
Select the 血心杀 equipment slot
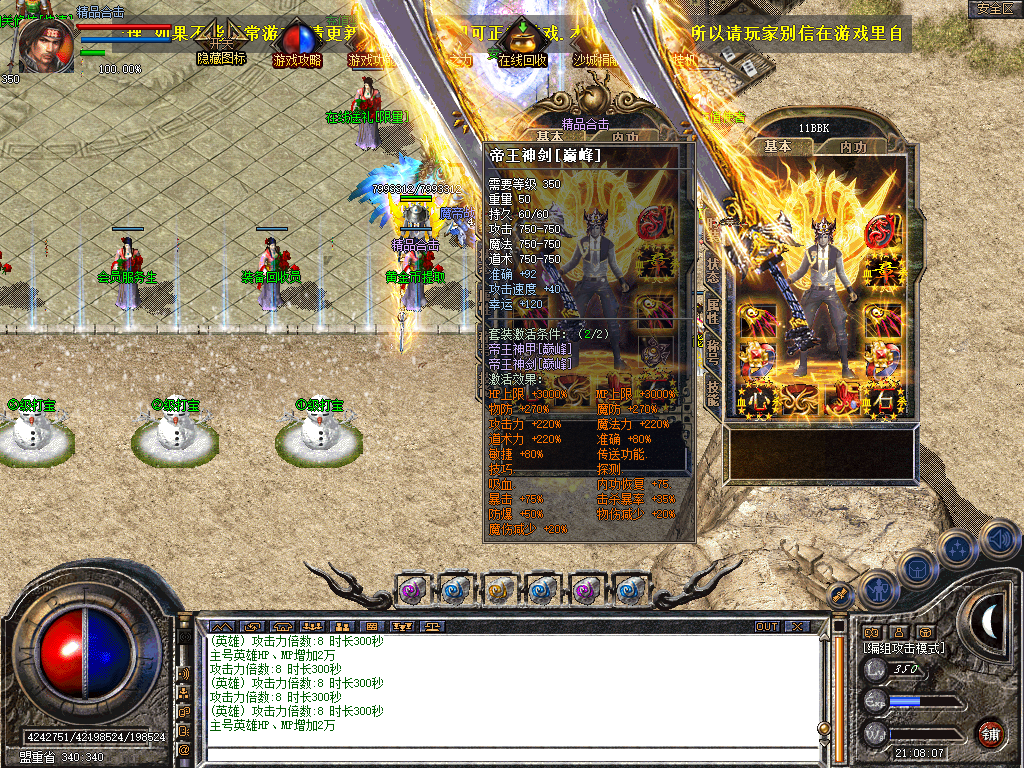click(757, 398)
